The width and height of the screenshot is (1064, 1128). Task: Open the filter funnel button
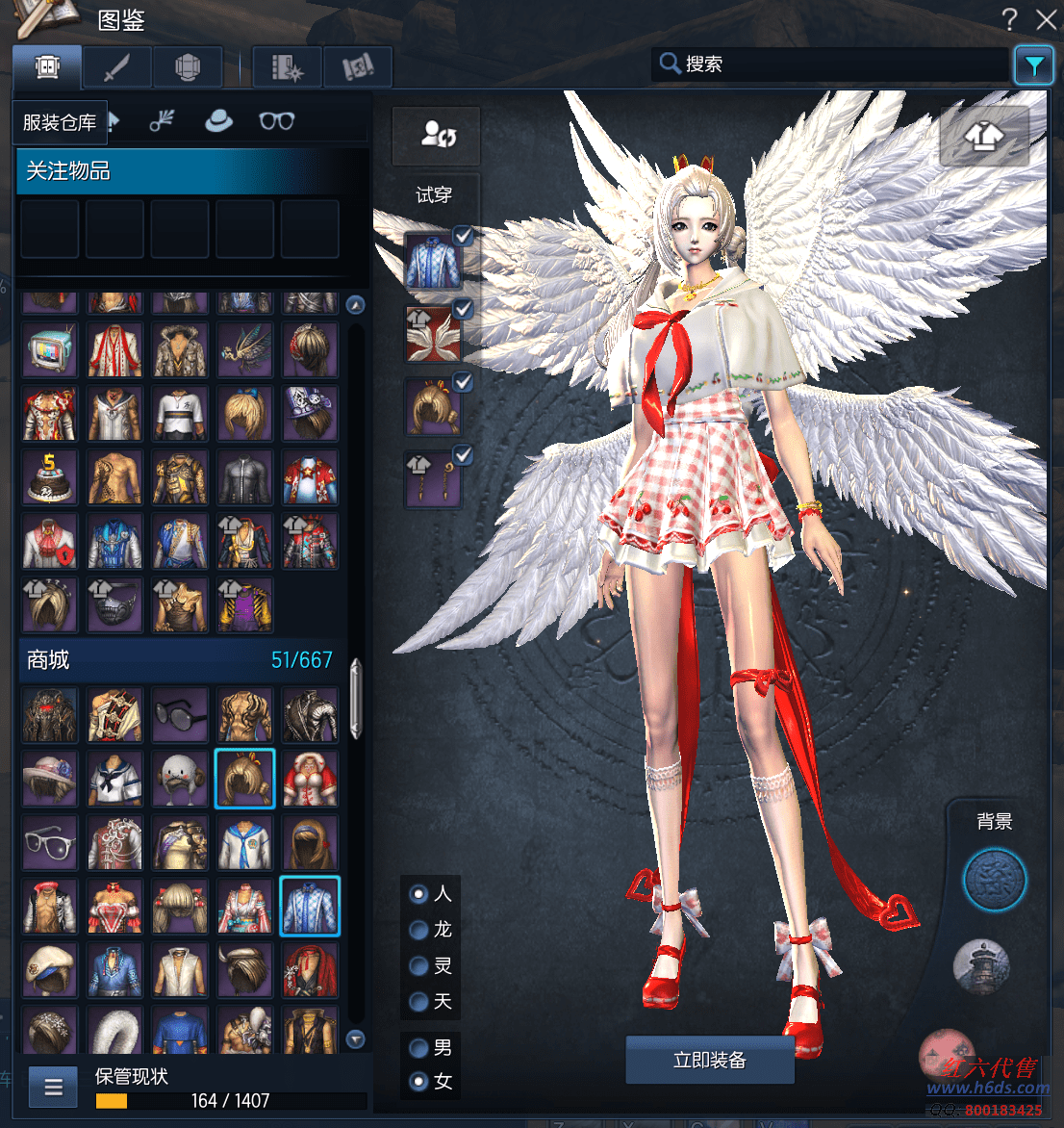click(x=1033, y=65)
